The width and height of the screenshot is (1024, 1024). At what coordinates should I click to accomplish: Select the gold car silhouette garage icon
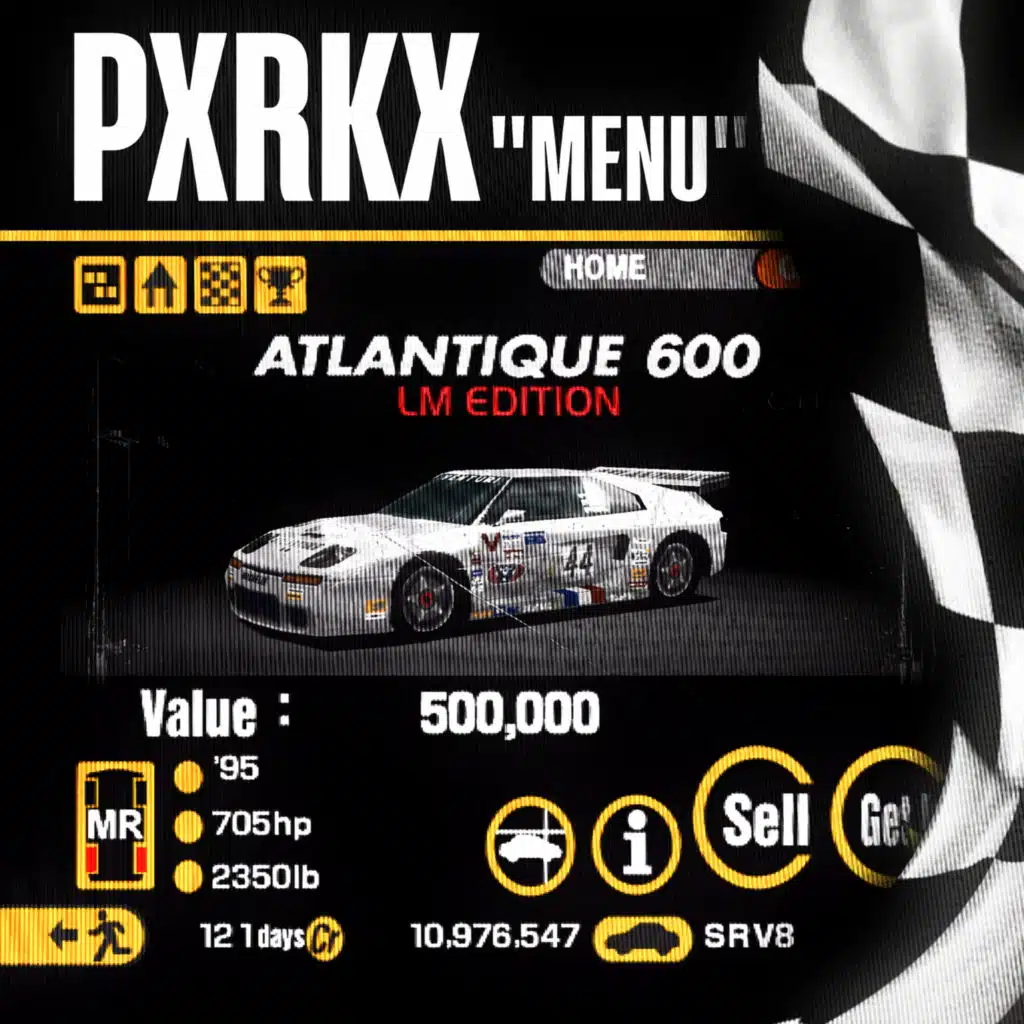[643, 938]
